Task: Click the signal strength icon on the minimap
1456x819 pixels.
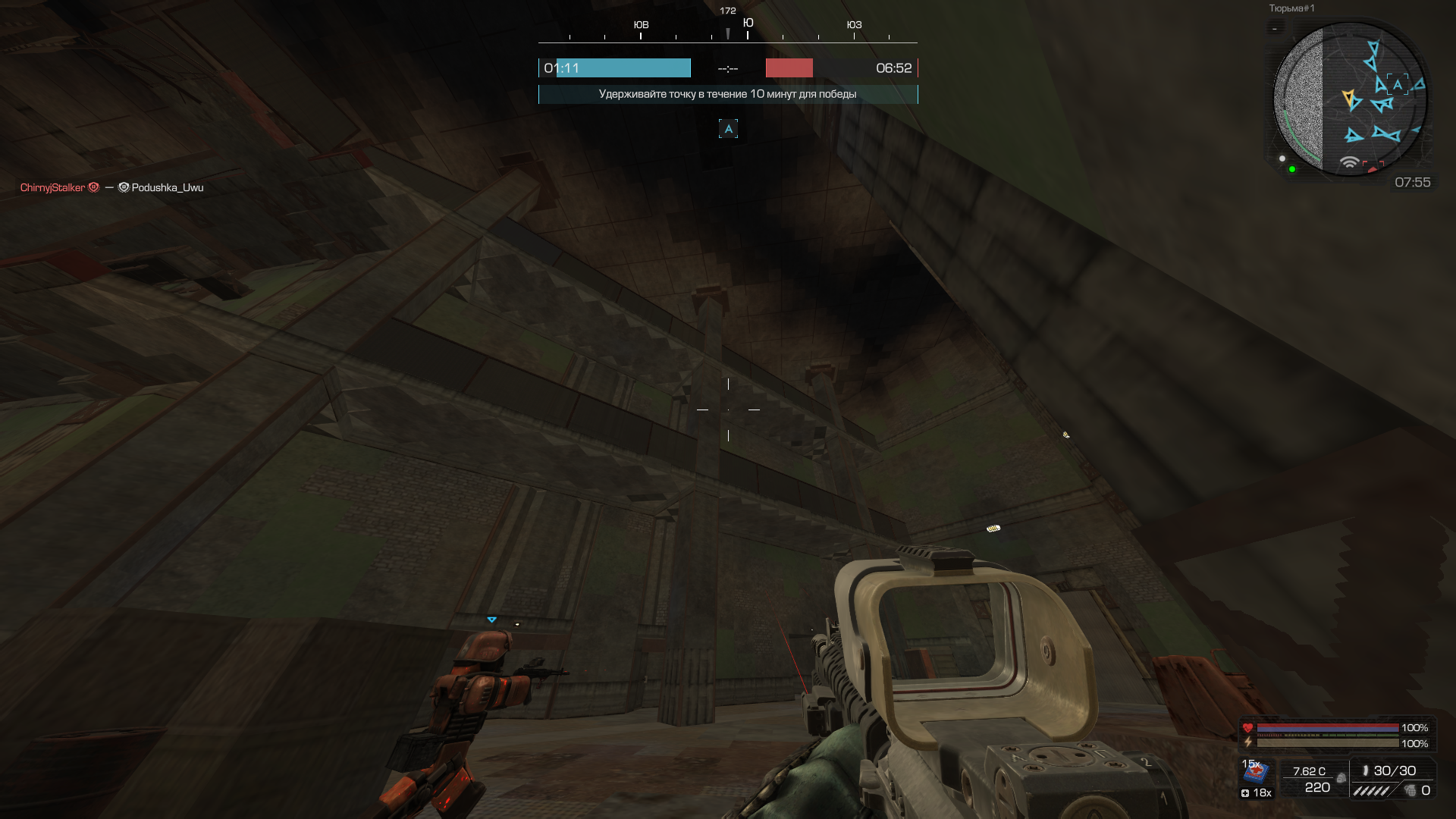Action: pos(1349,162)
